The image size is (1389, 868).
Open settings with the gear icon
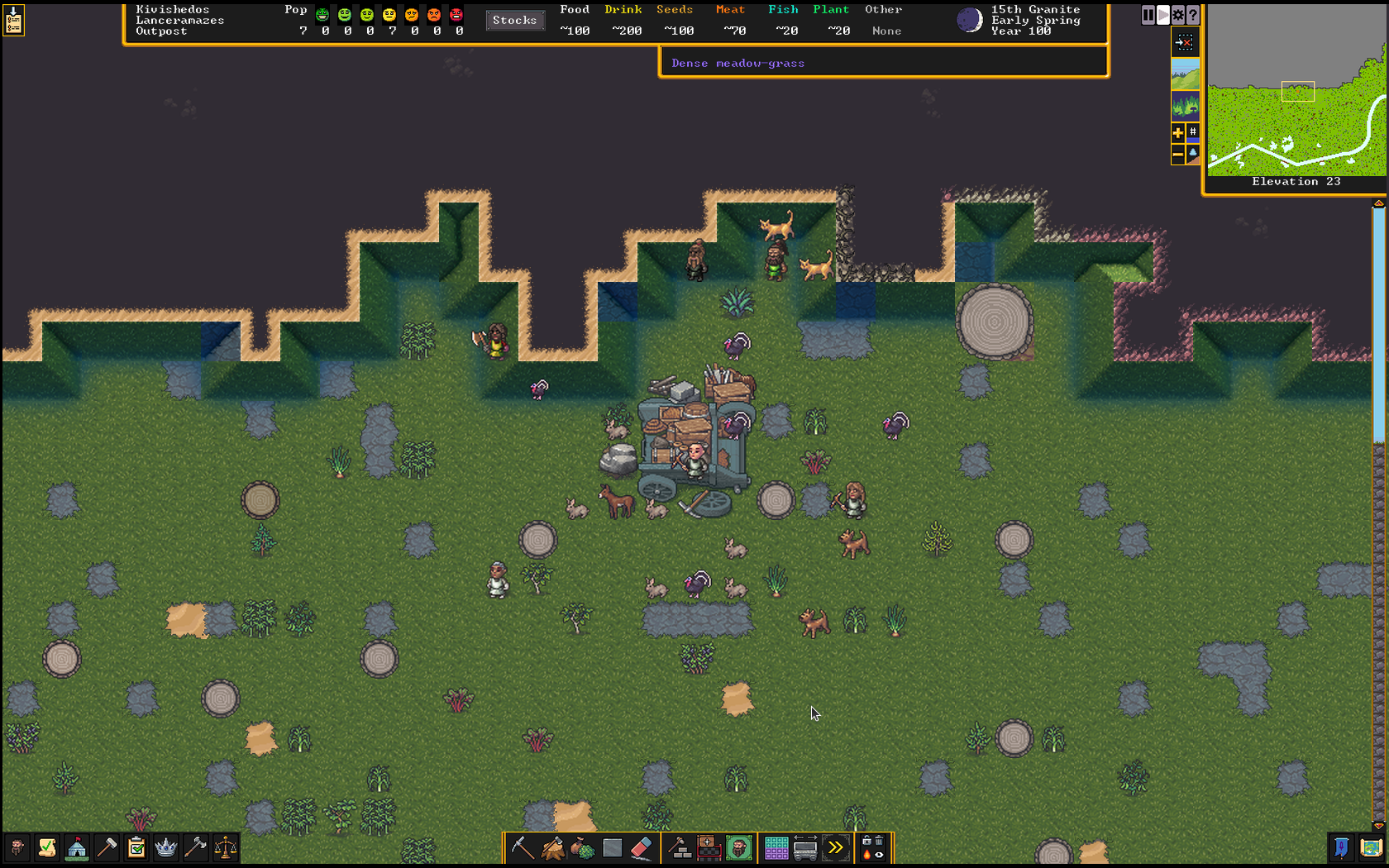tap(1178, 15)
